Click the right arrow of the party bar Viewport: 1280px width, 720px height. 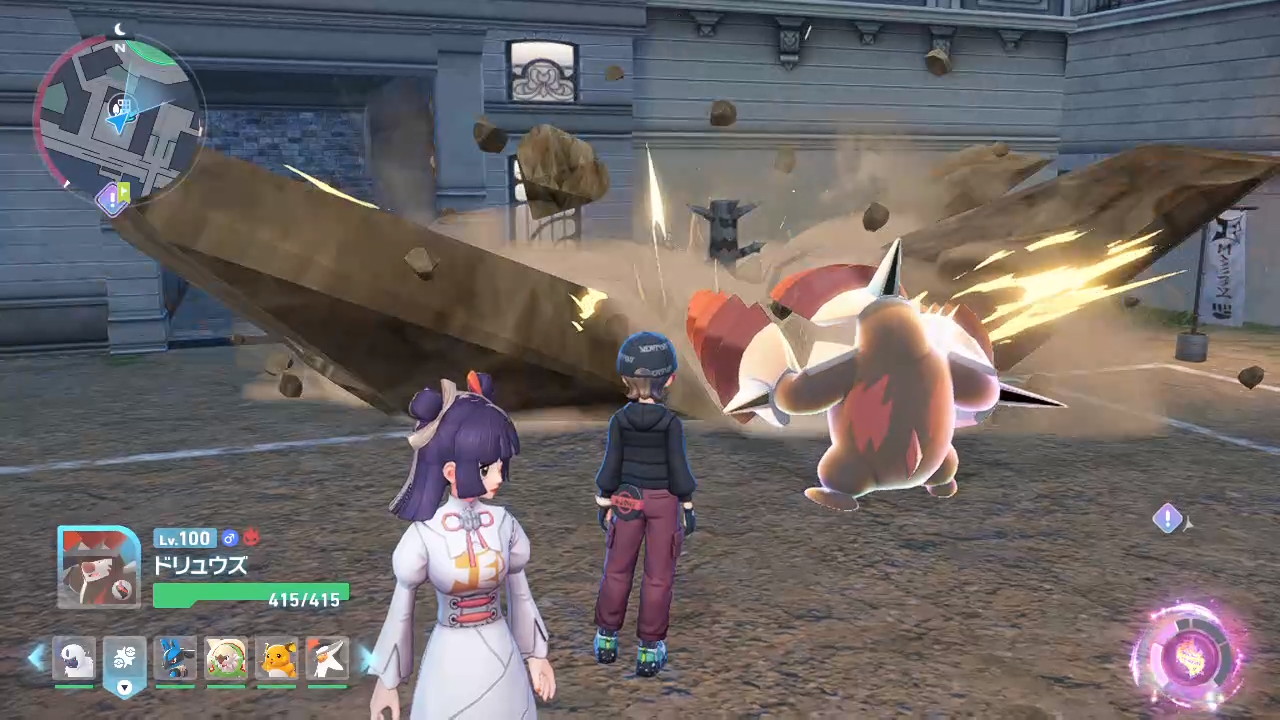(x=367, y=657)
